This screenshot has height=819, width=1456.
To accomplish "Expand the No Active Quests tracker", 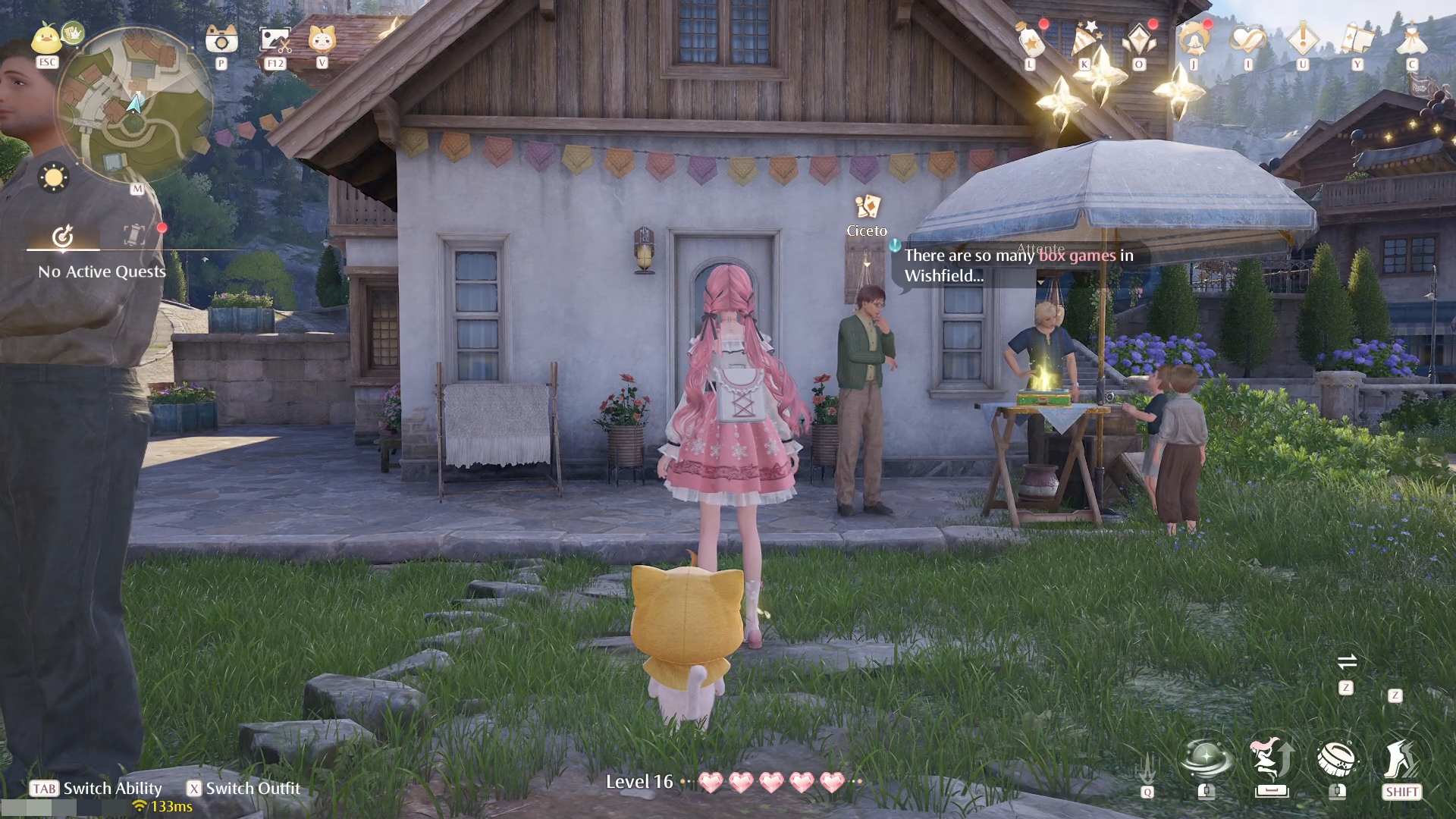I will coord(102,271).
